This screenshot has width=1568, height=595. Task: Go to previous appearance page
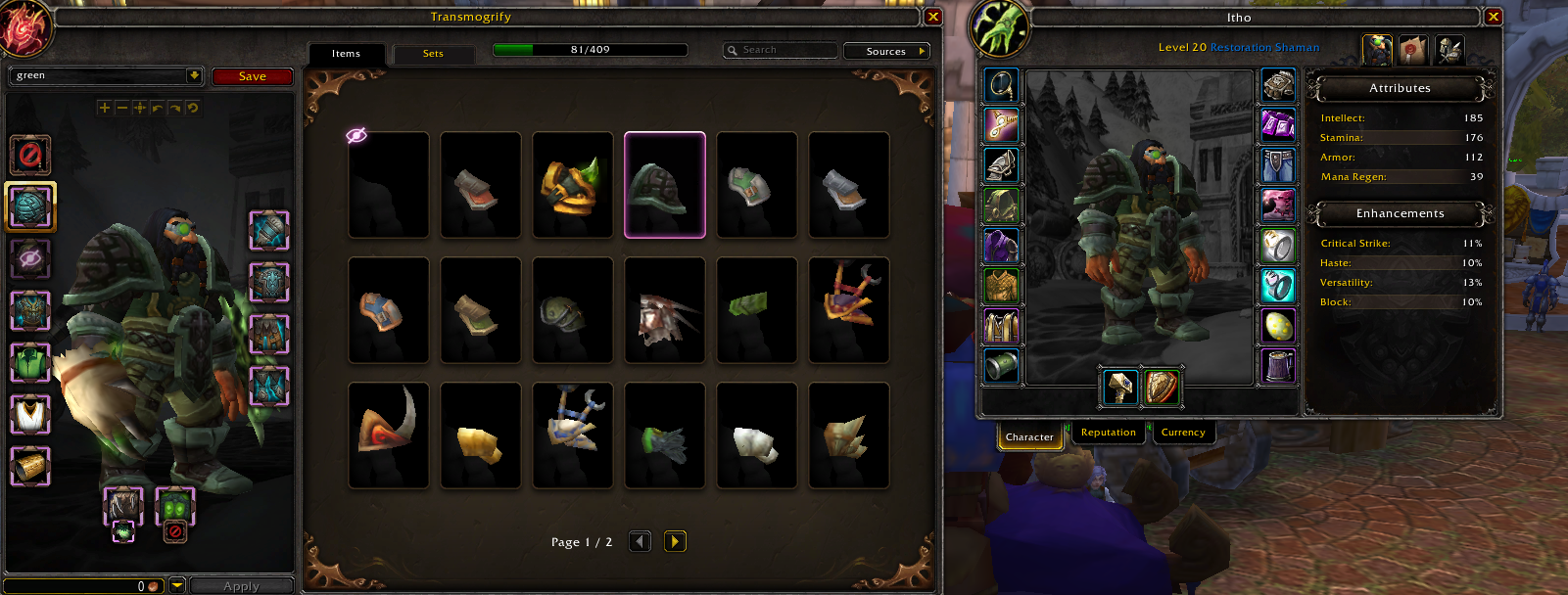(640, 541)
